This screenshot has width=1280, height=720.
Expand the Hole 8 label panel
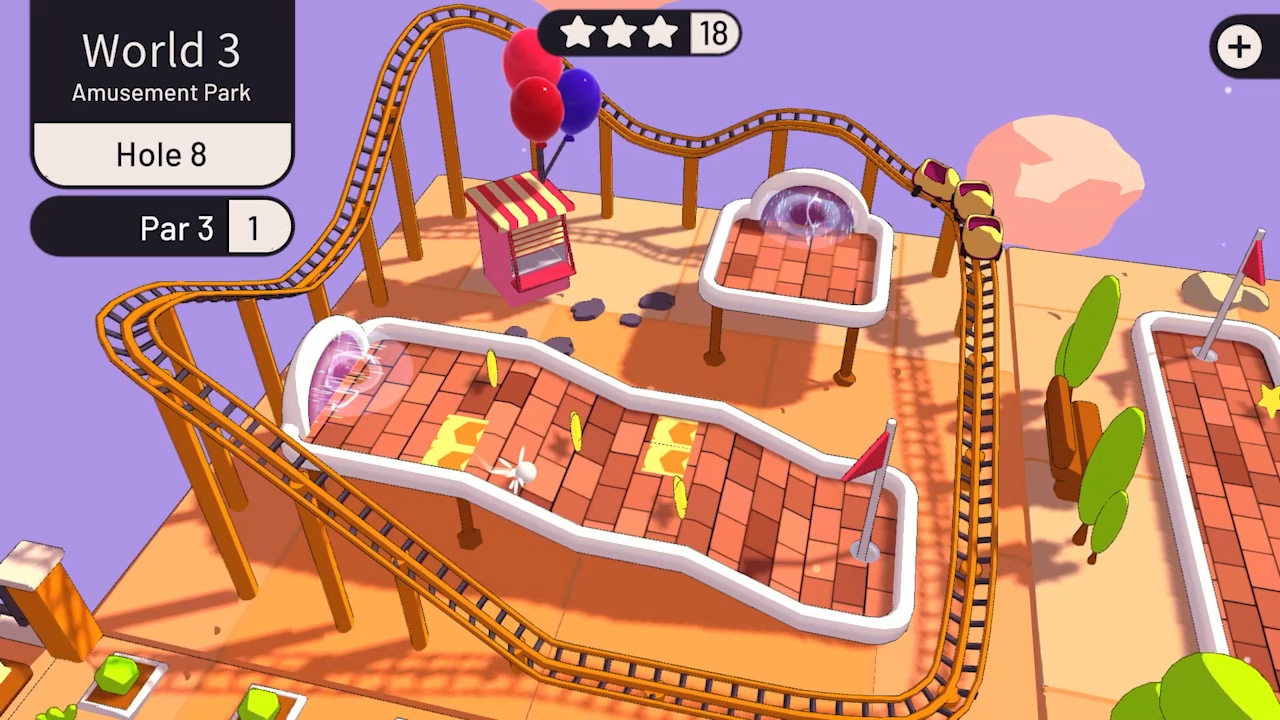[160, 155]
